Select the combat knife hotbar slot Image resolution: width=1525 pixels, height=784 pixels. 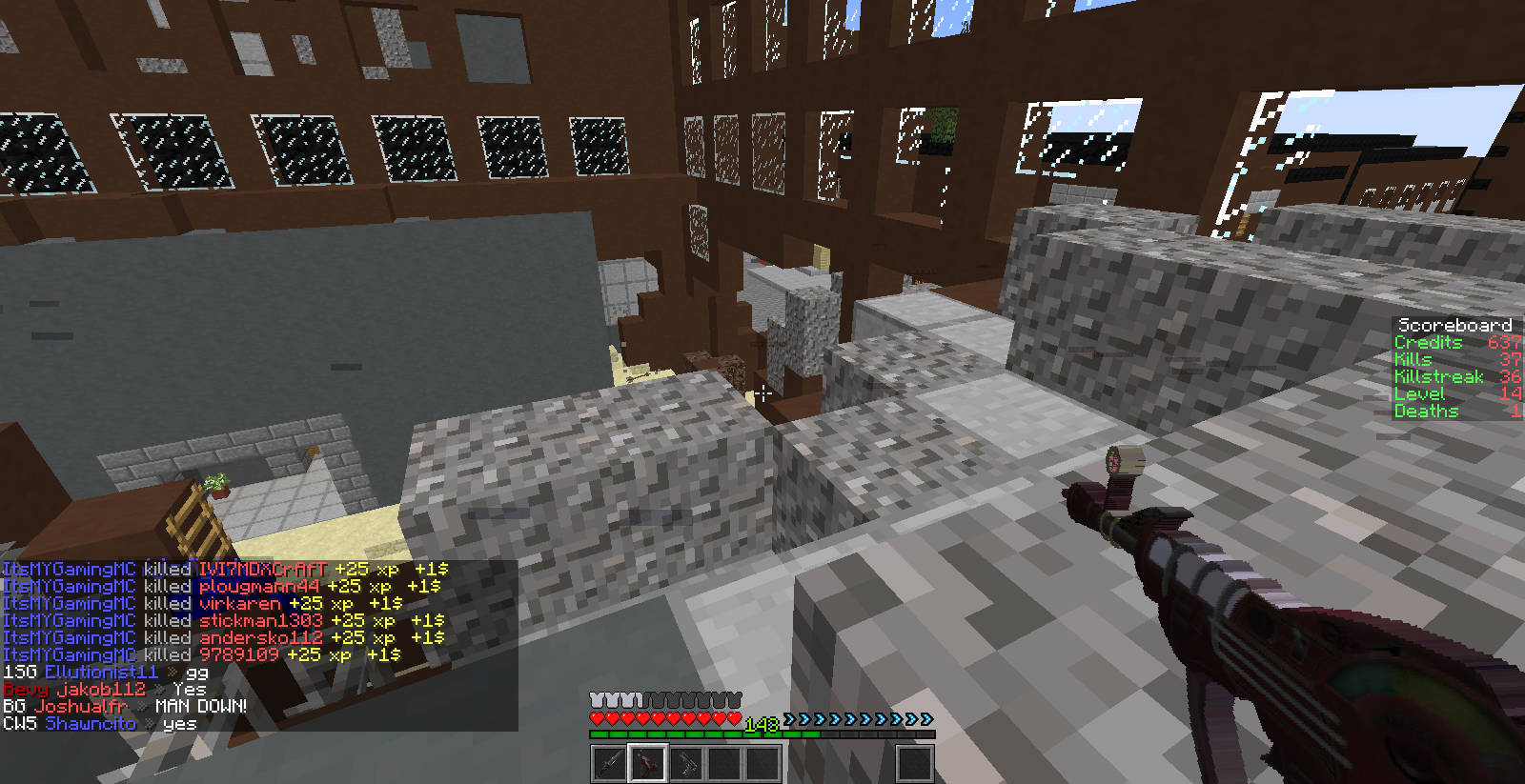(609, 763)
